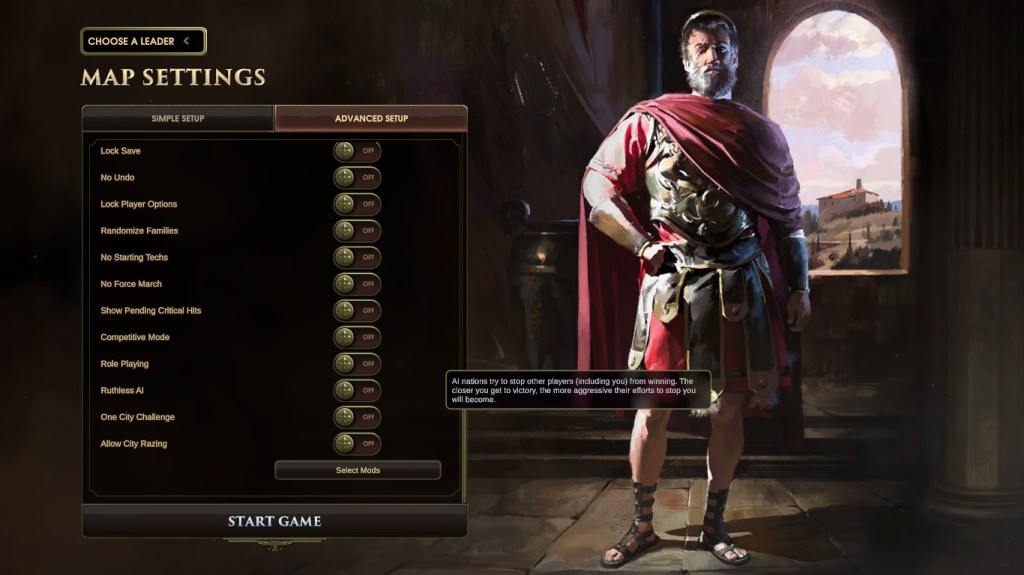Enable Competitive Mode
The image size is (1024, 575).
(357, 337)
